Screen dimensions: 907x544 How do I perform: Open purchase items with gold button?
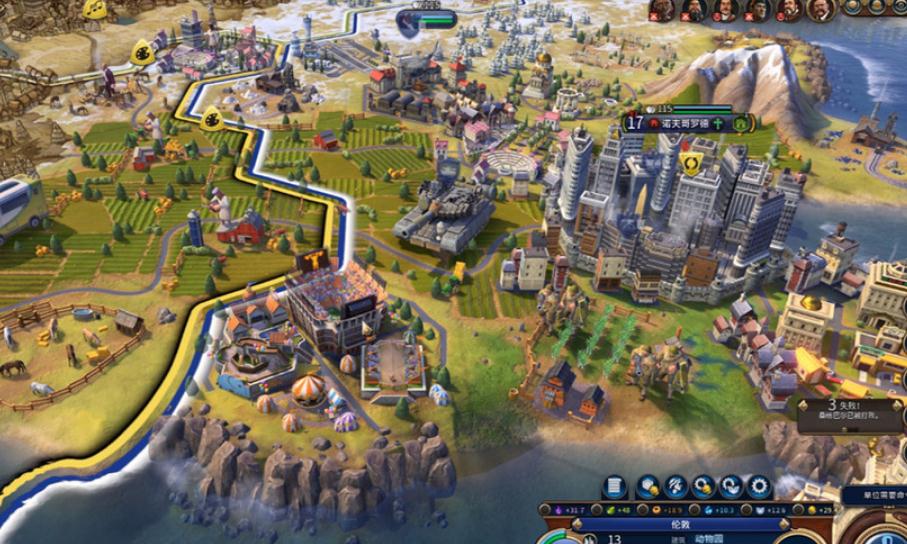click(x=702, y=487)
